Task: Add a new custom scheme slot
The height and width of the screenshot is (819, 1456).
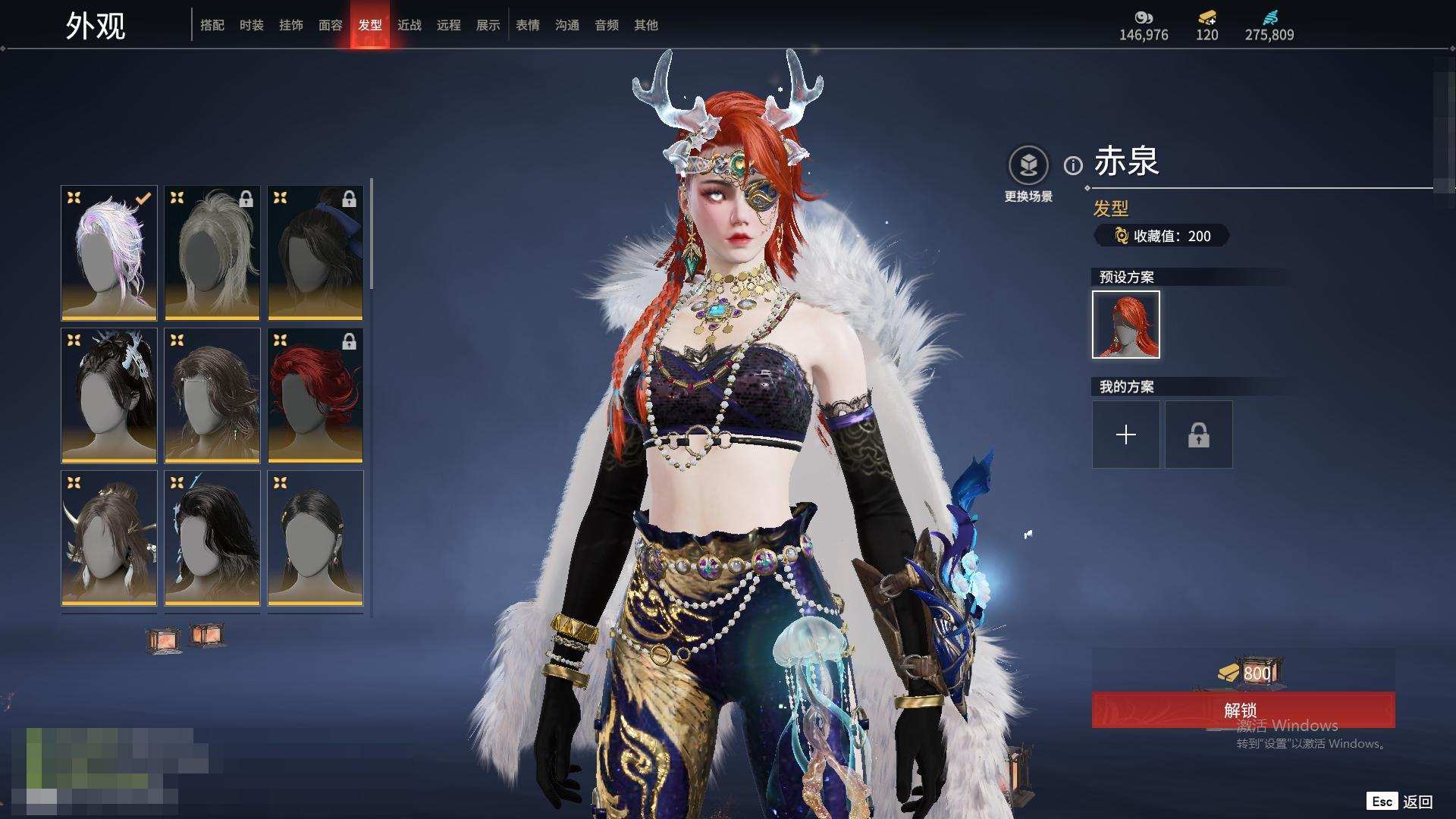Action: coord(1126,435)
